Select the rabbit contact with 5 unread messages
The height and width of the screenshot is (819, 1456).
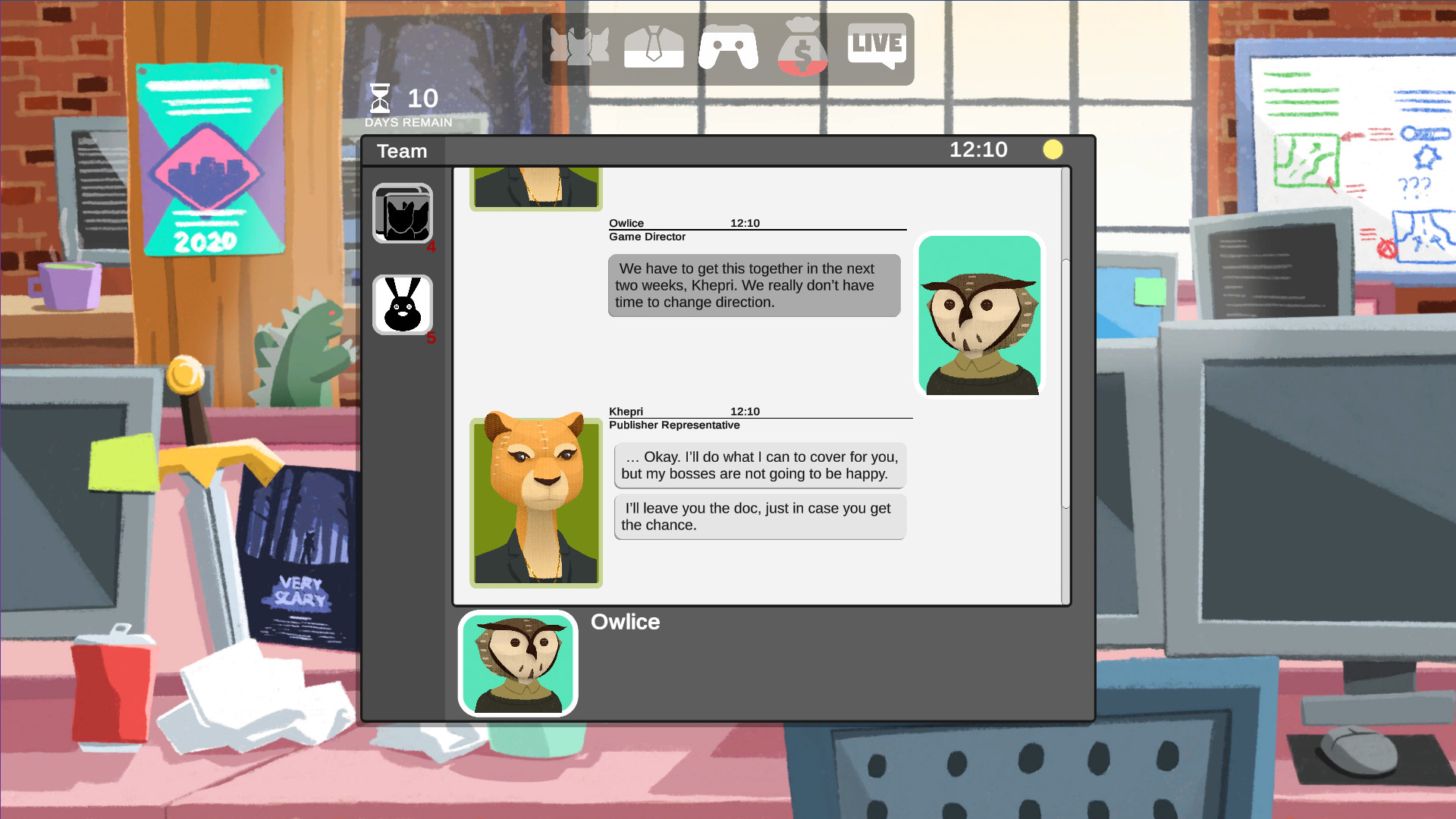403,305
